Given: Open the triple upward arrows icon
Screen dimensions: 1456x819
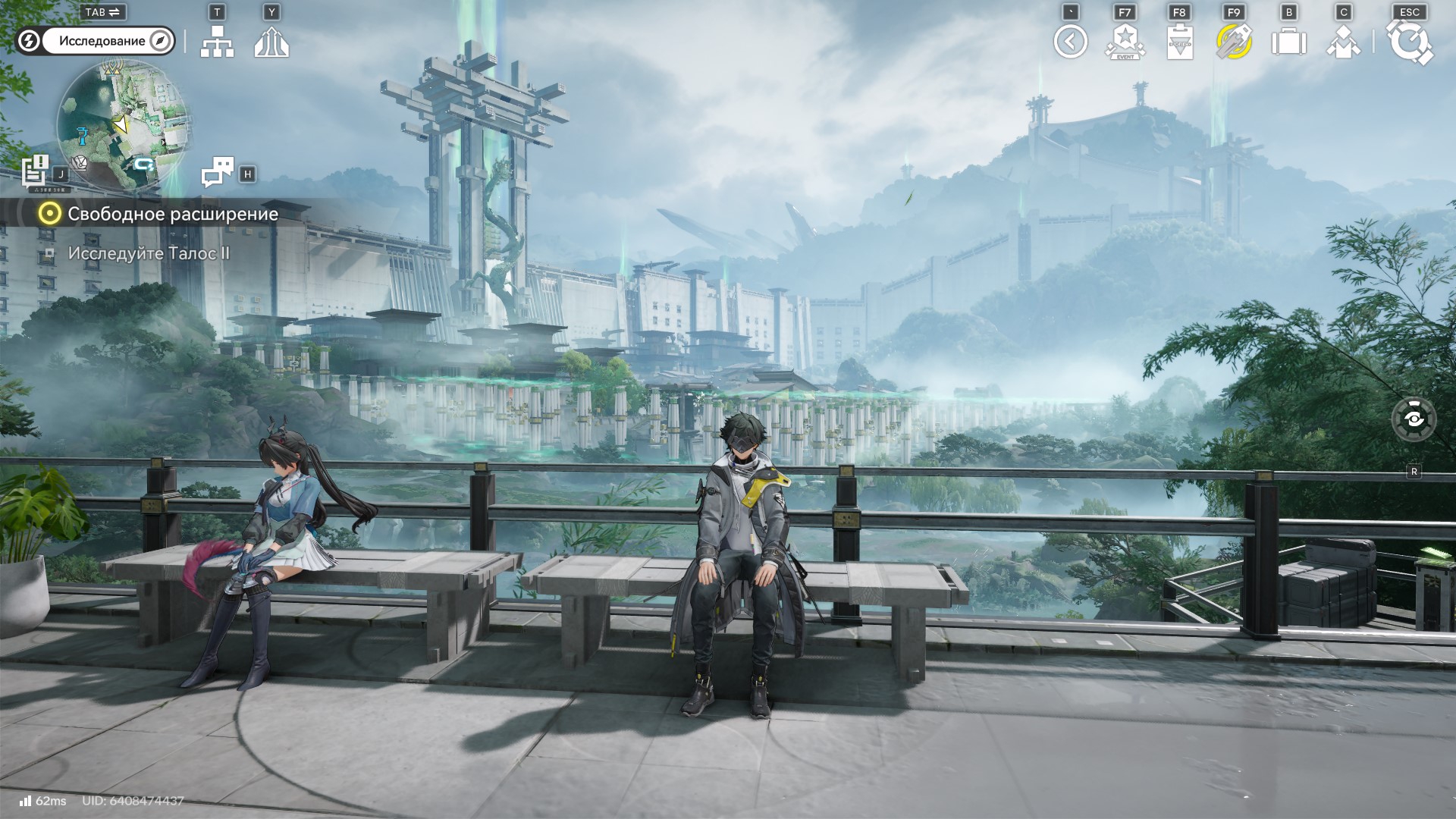Looking at the screenshot, I should [x=271, y=42].
